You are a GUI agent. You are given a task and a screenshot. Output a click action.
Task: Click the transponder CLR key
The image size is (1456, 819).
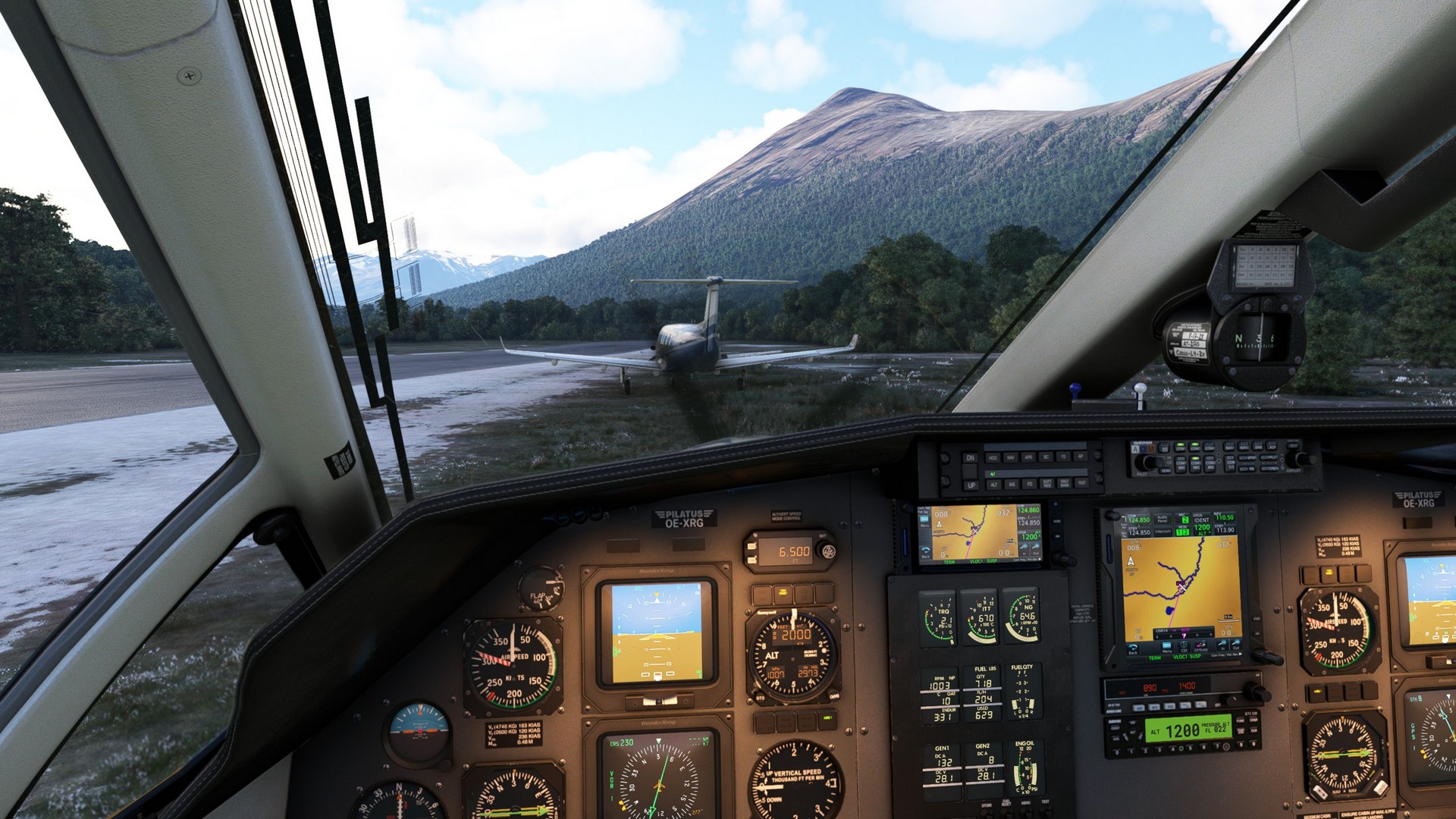click(1254, 730)
